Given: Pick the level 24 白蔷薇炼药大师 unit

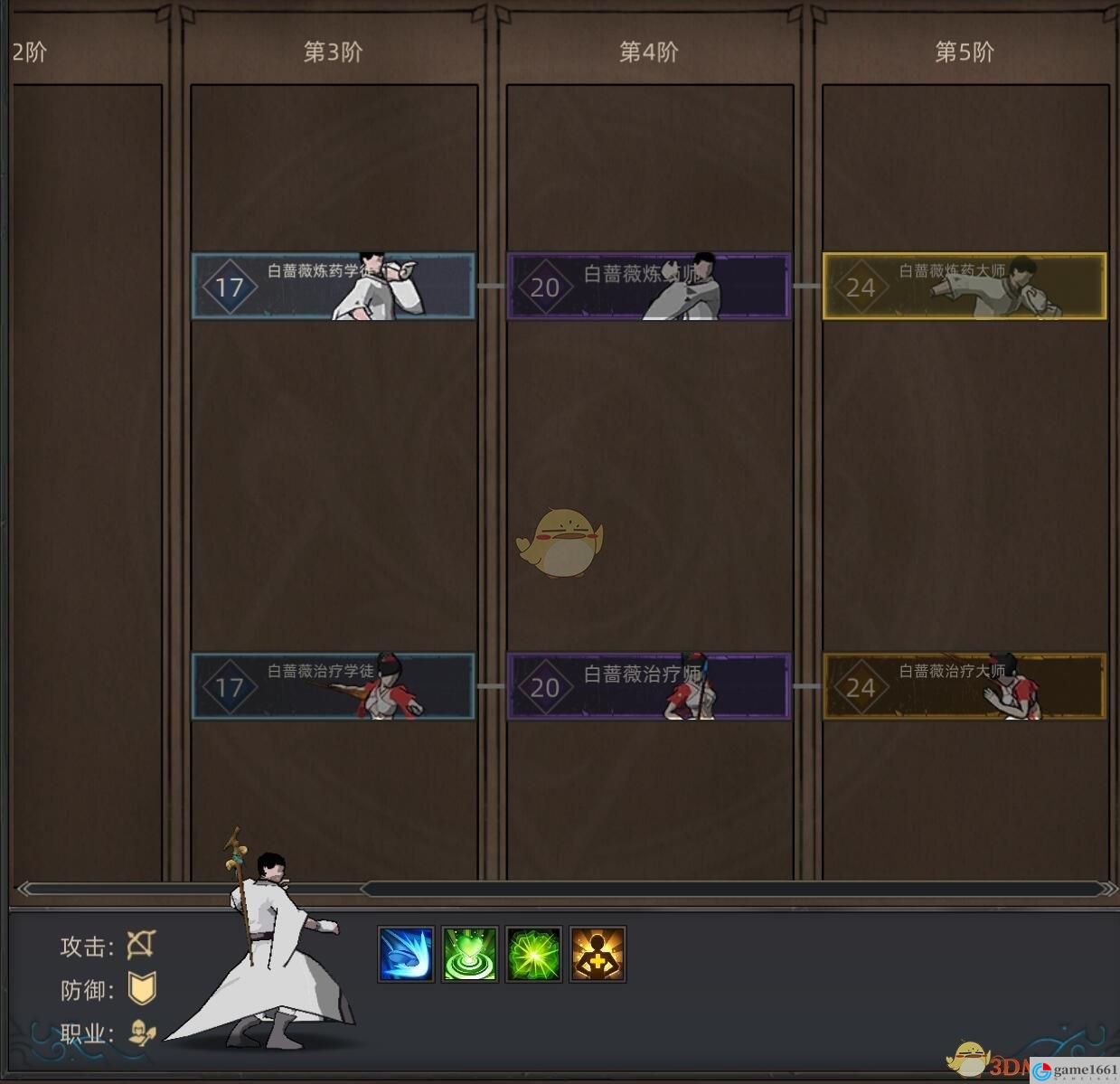Looking at the screenshot, I should pos(964,287).
